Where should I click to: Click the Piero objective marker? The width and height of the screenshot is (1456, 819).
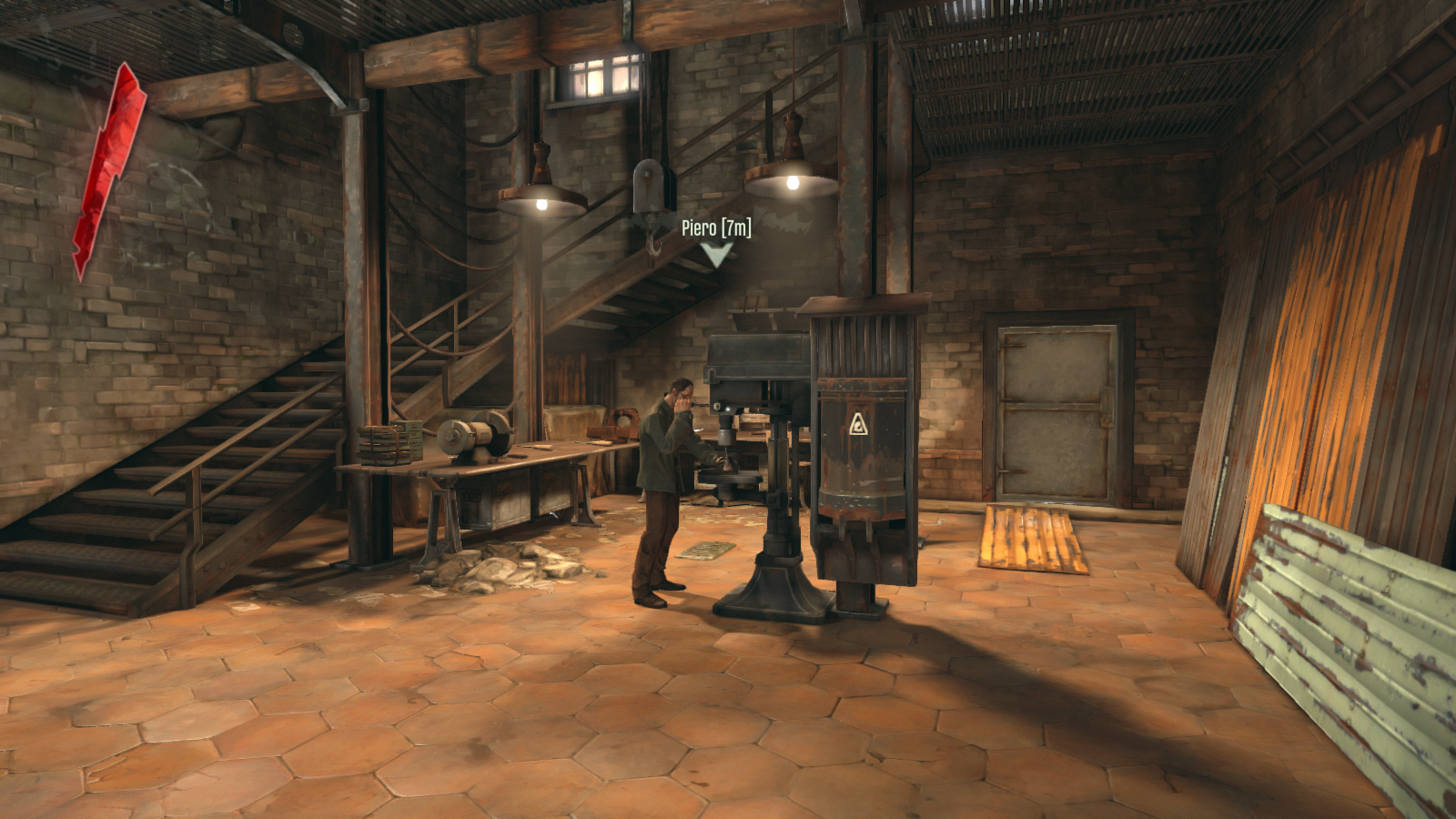tap(716, 253)
